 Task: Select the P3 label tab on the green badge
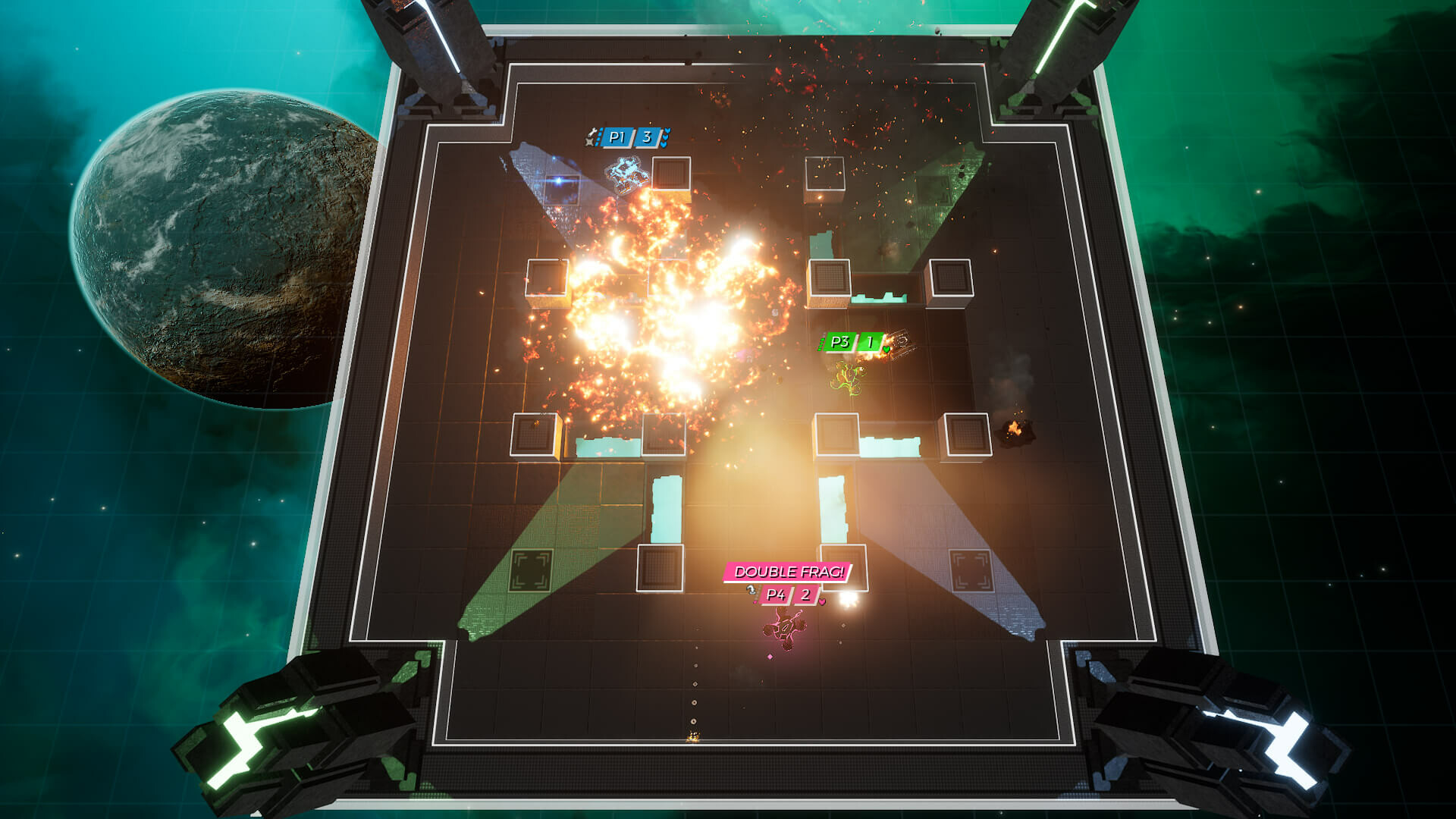pos(840,341)
